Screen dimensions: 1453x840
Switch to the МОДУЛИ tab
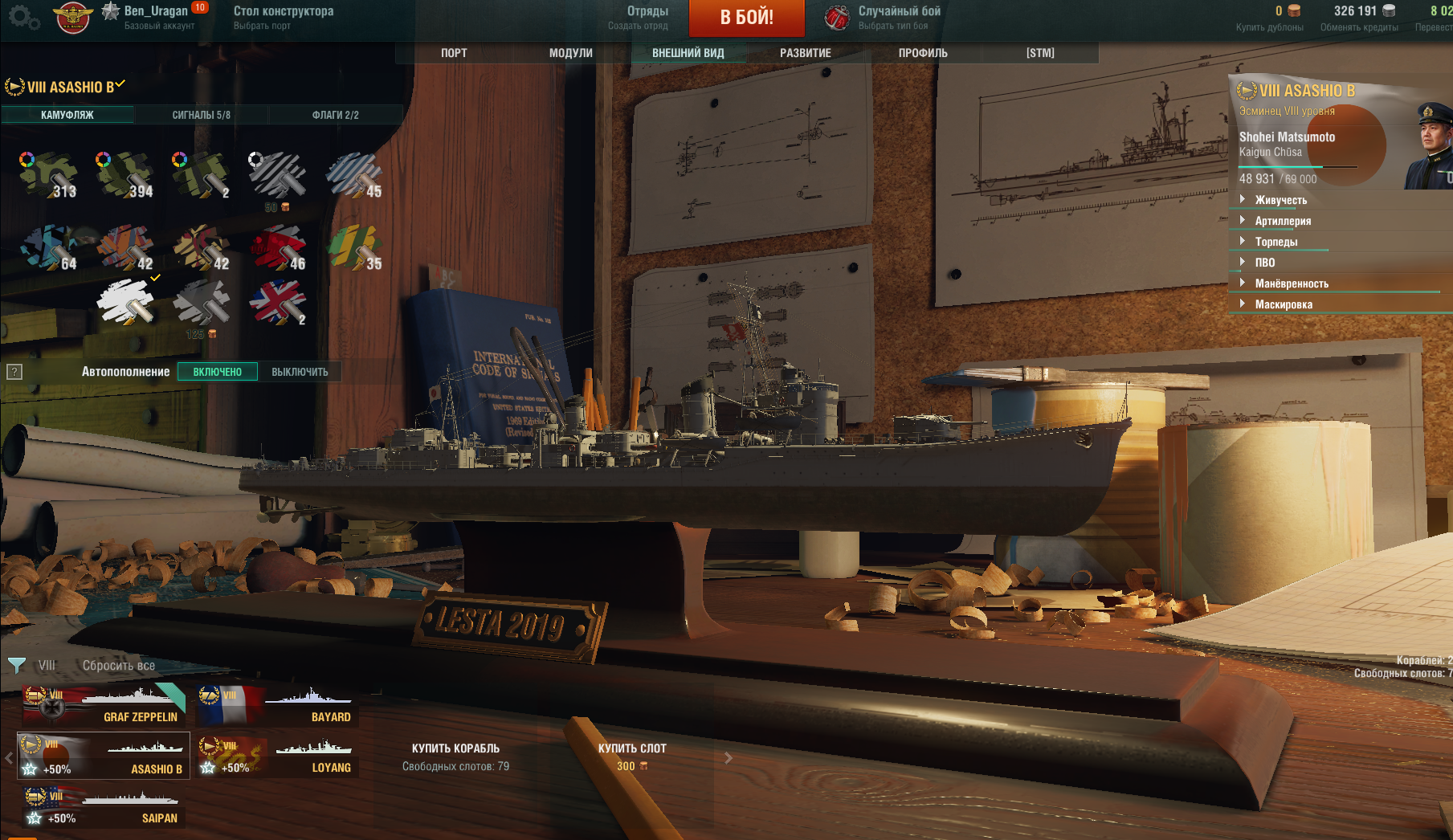571,53
